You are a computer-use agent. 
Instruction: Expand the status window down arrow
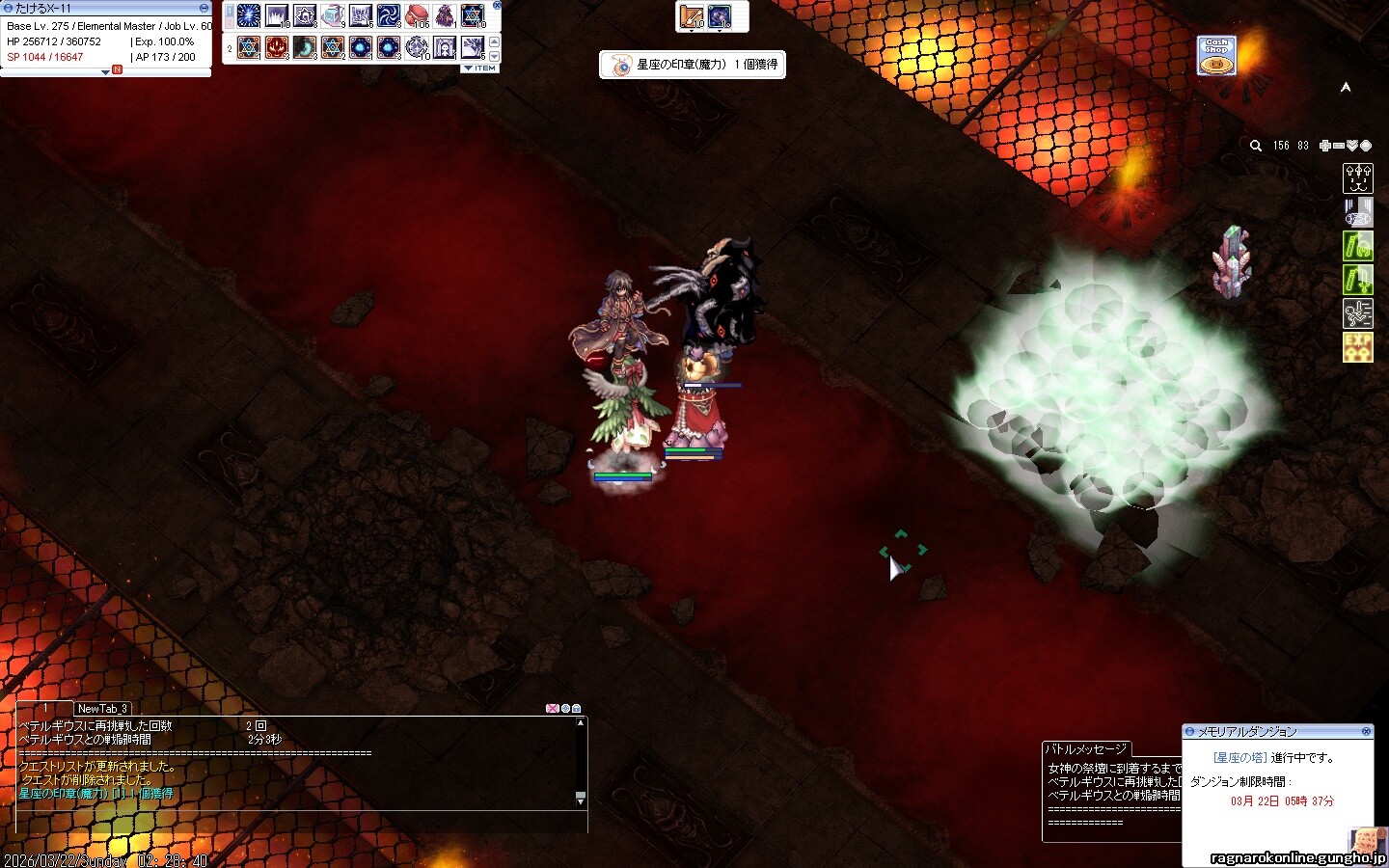tap(105, 71)
